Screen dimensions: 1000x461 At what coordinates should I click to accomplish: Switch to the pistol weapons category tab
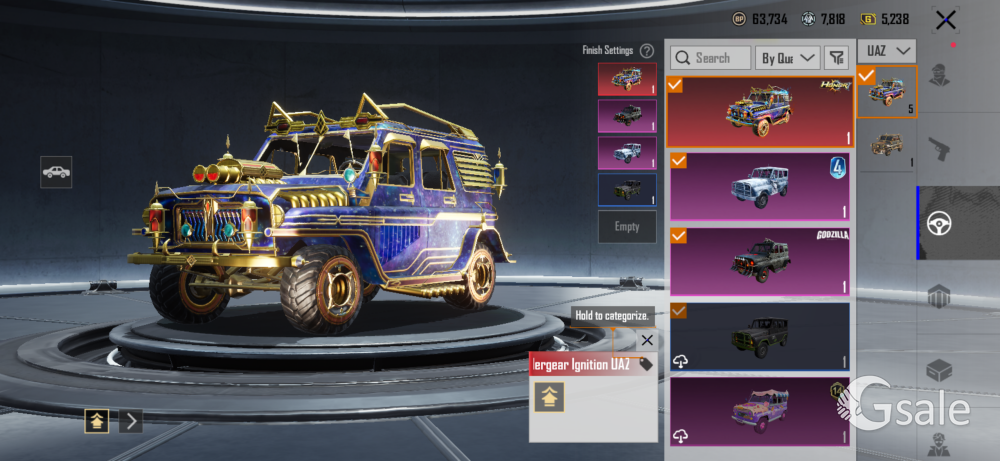click(939, 149)
